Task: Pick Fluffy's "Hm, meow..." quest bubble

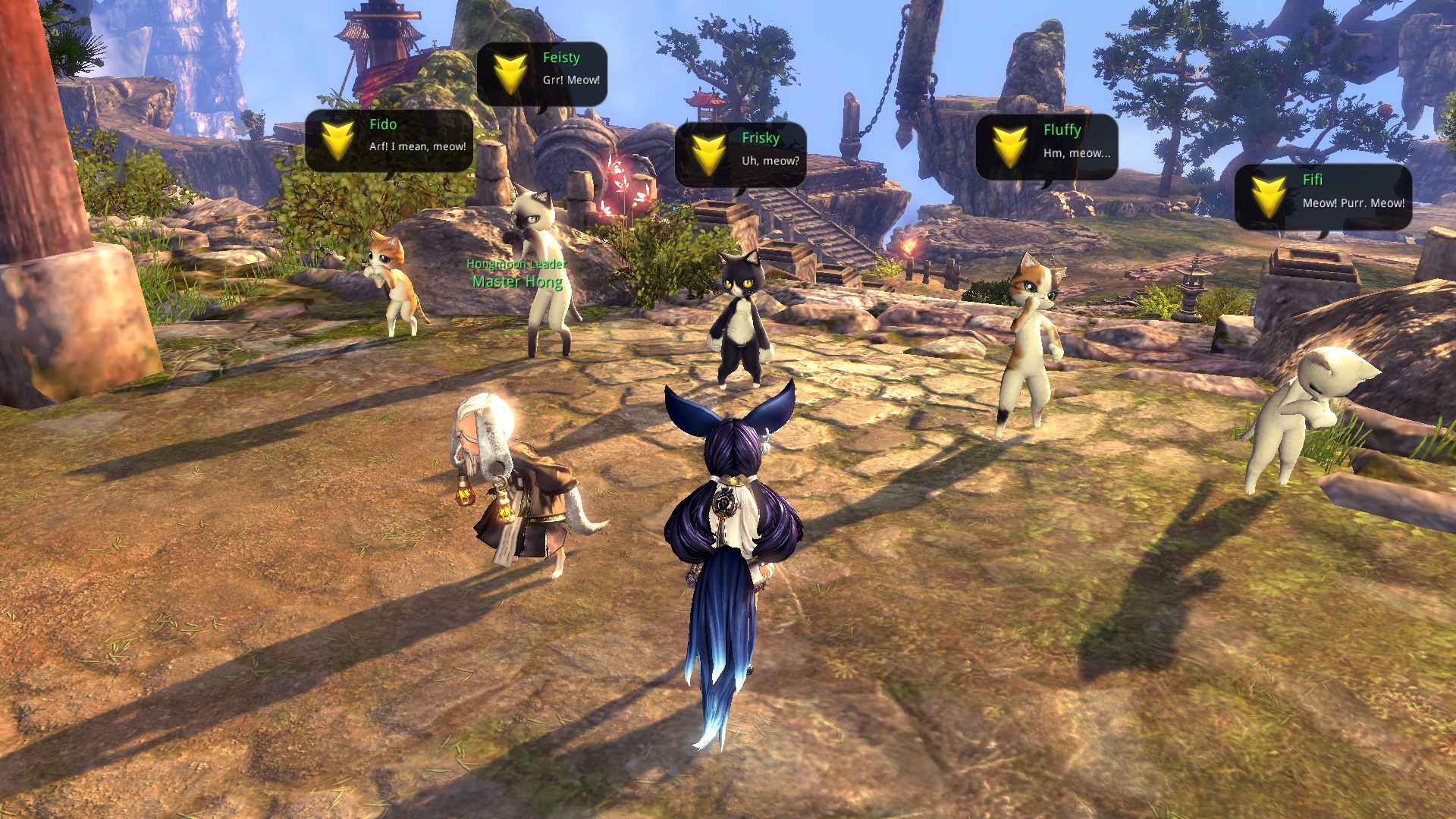Action: (1046, 146)
